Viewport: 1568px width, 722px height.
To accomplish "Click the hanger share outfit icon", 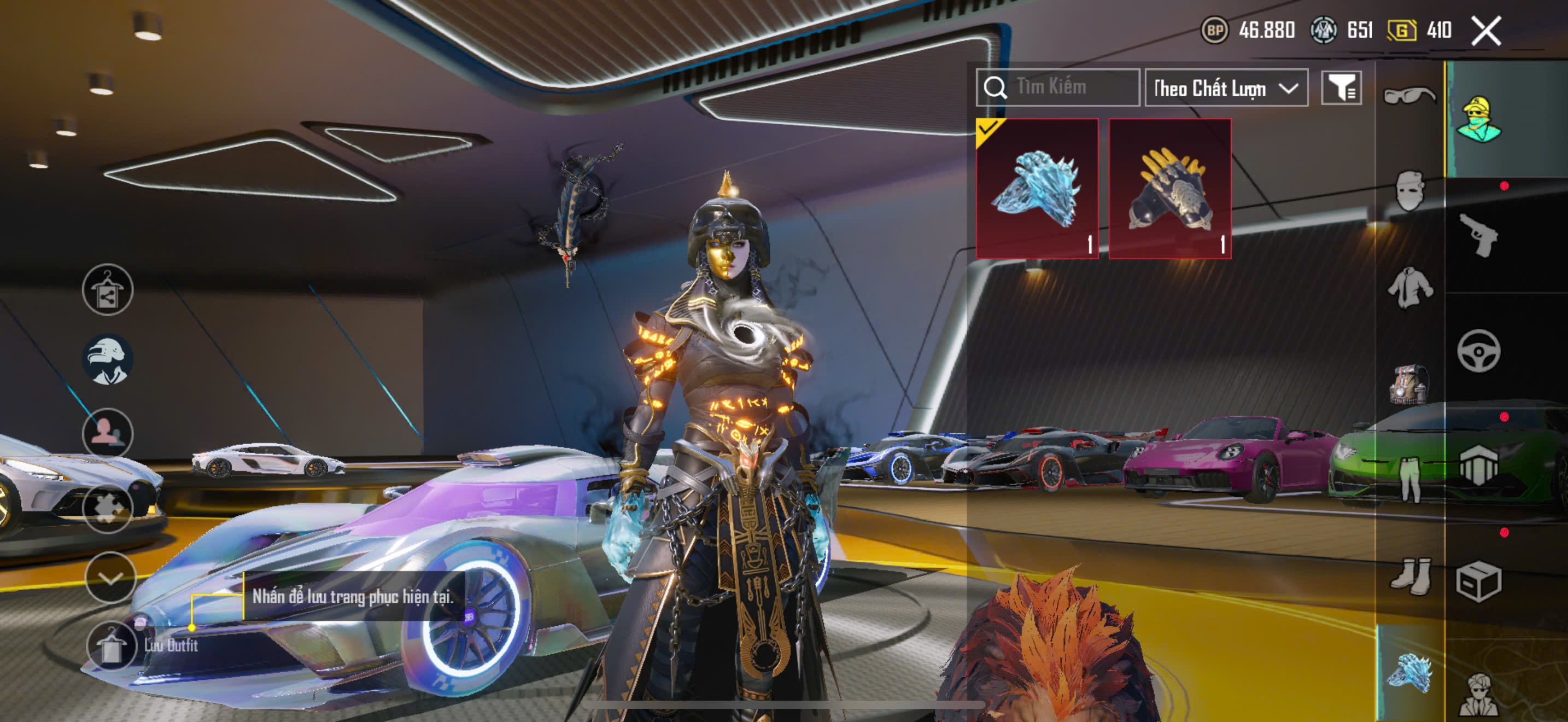I will click(x=108, y=290).
